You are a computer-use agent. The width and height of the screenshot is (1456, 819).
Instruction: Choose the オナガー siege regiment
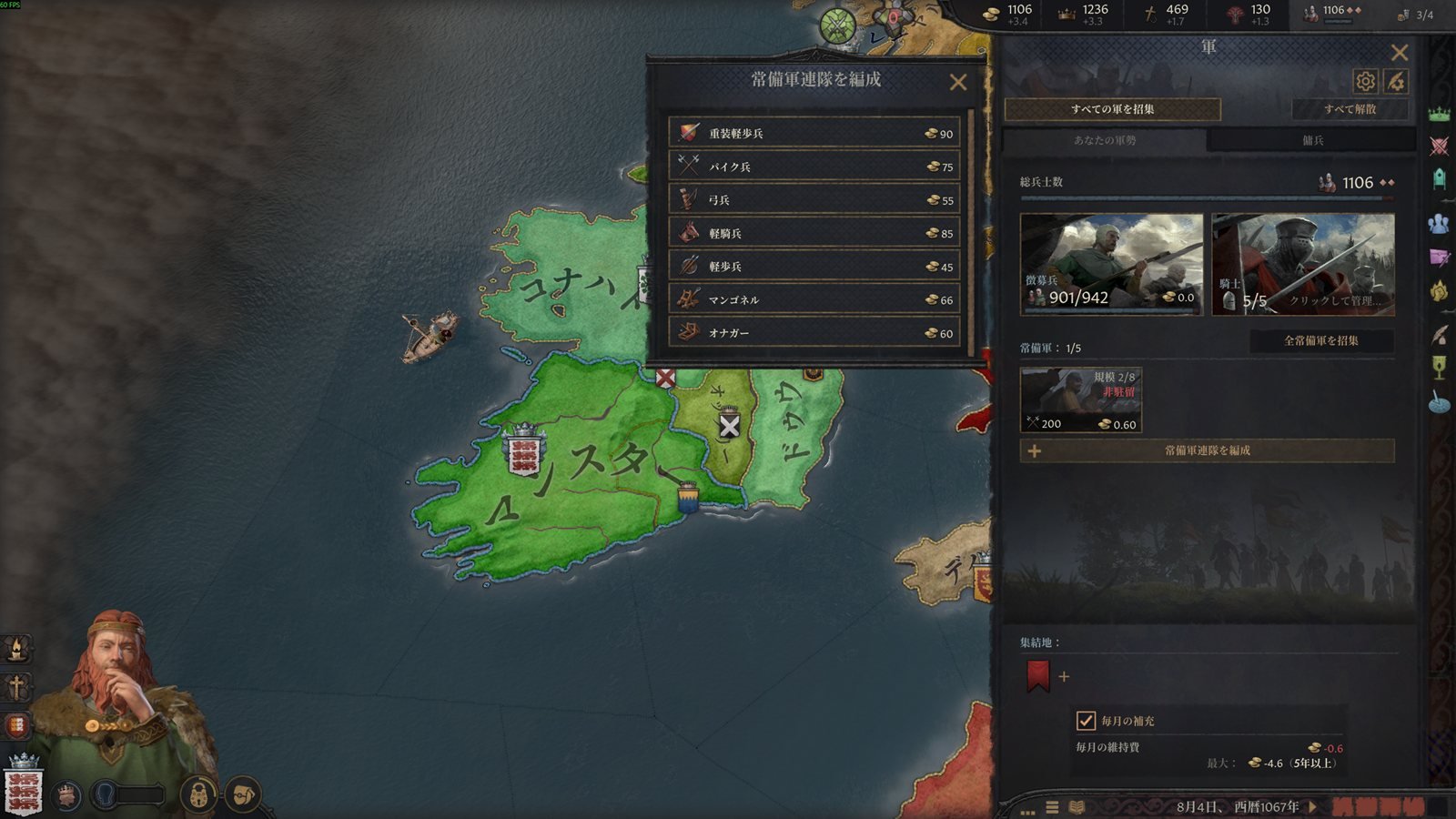pyautogui.click(x=814, y=333)
